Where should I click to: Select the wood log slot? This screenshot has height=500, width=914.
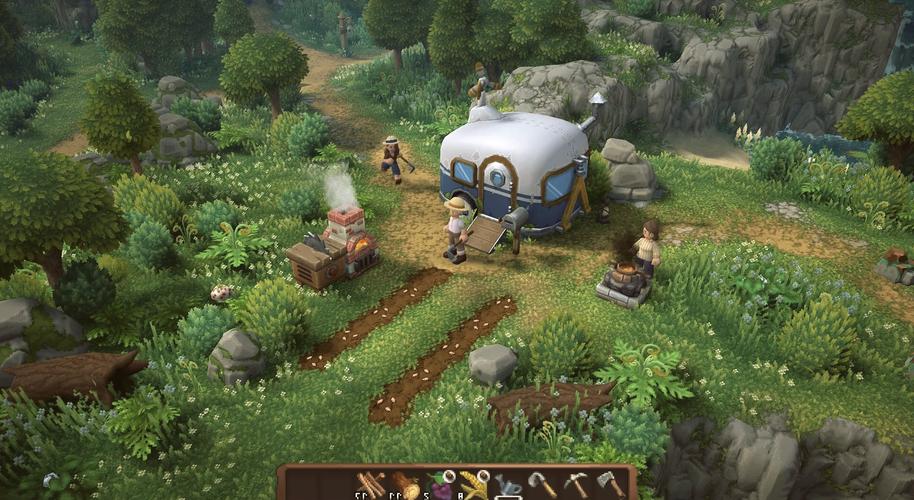(x=406, y=484)
